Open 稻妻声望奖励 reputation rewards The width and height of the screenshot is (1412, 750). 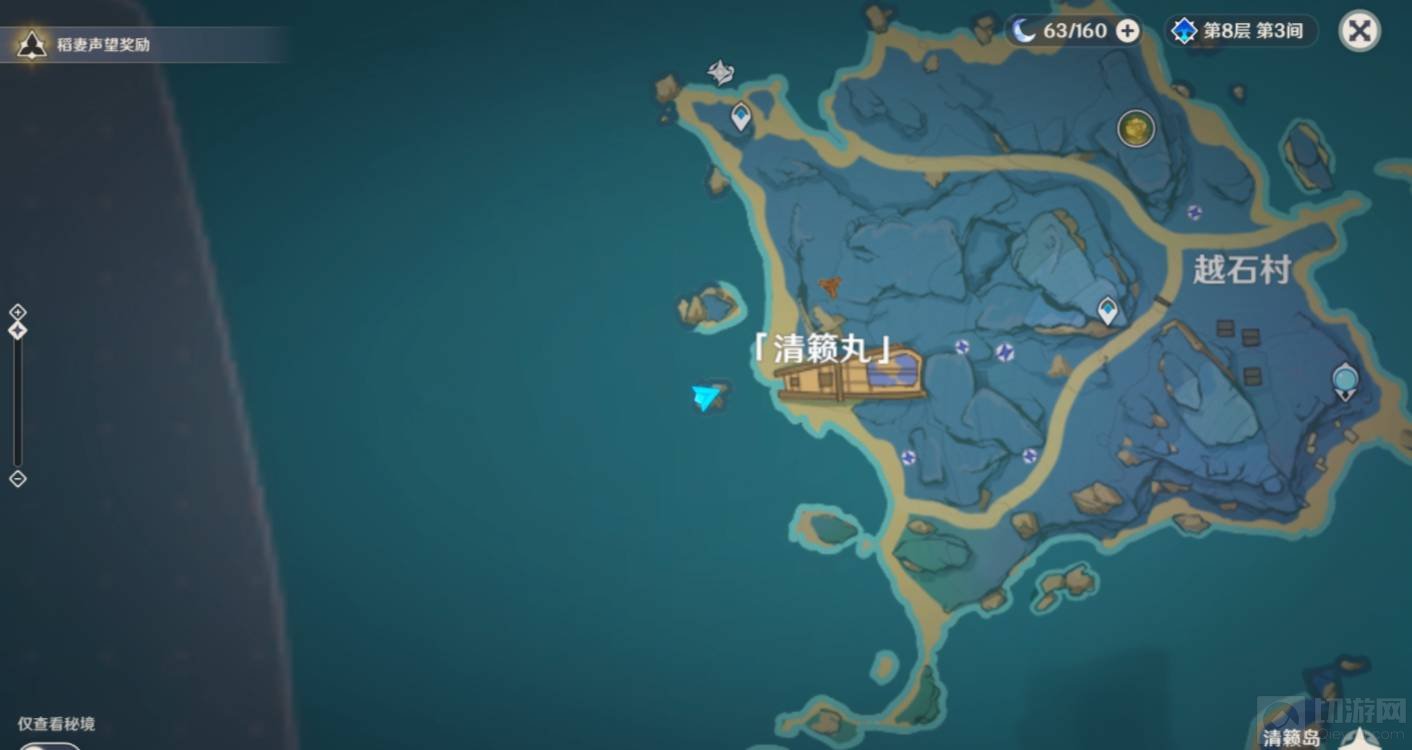100,44
